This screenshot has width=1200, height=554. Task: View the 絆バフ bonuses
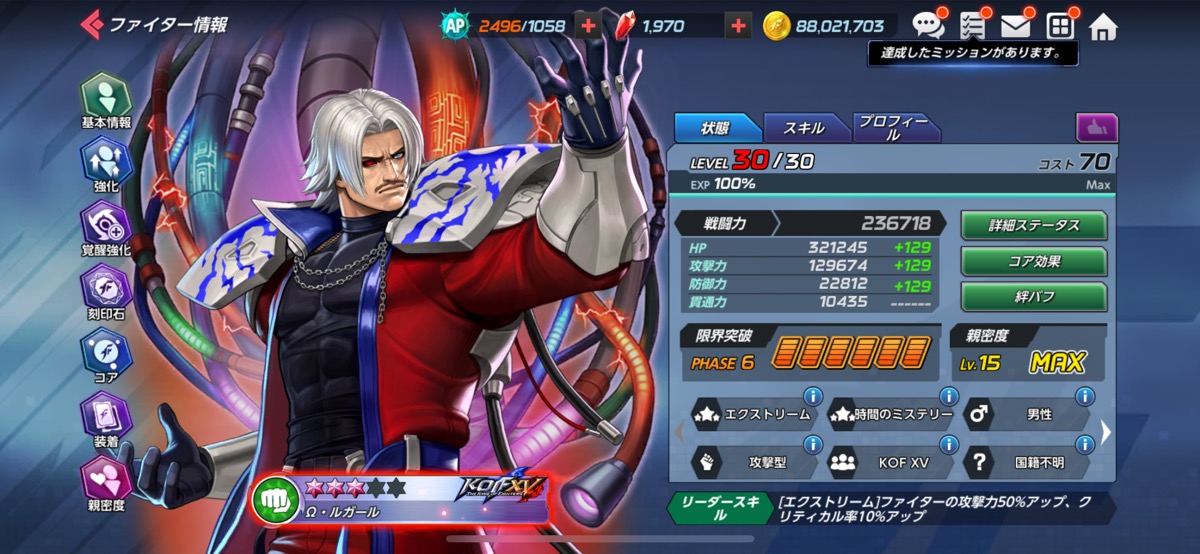pos(1033,297)
